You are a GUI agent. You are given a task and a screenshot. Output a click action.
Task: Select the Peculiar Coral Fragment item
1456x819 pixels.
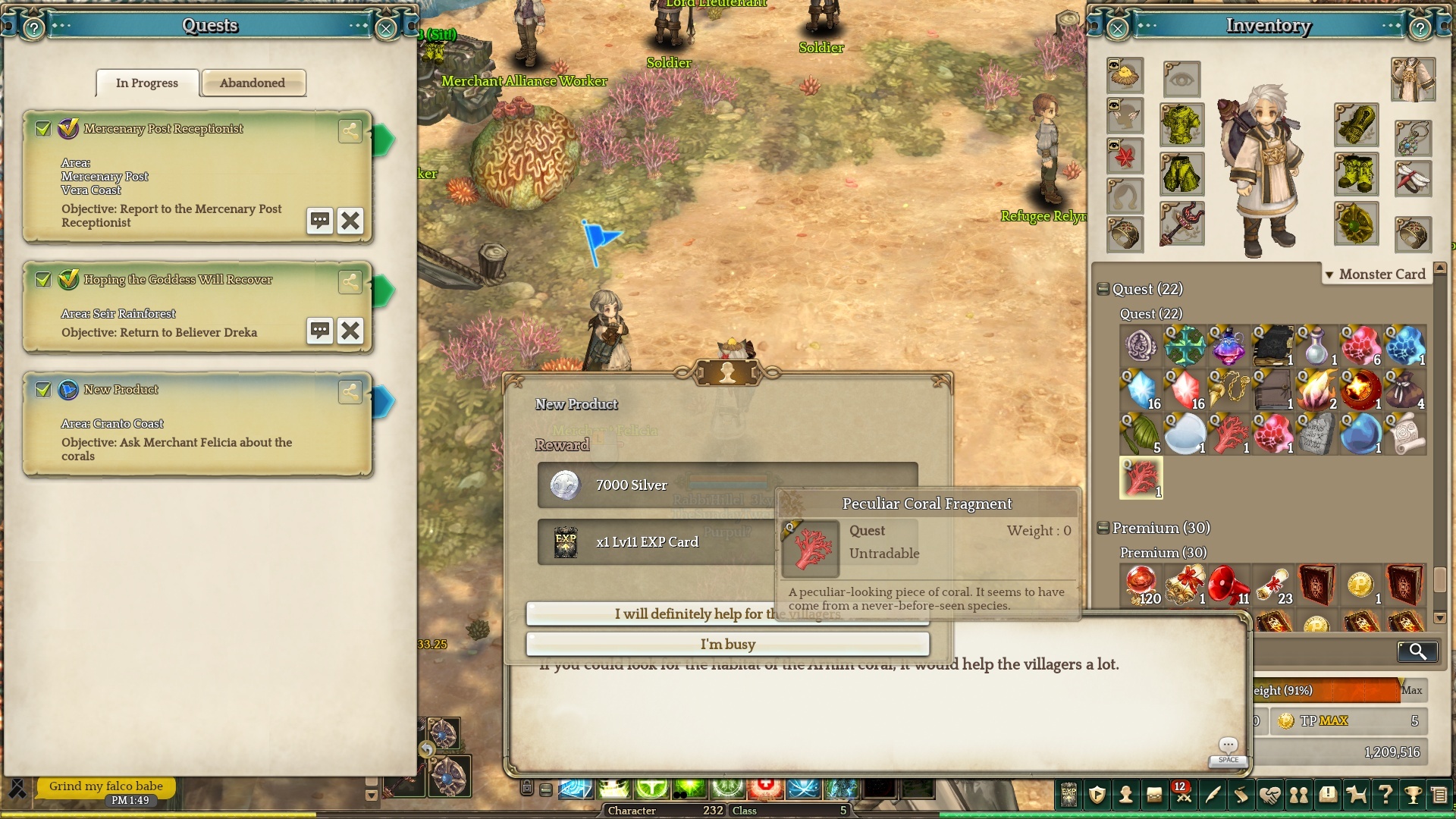click(1141, 478)
